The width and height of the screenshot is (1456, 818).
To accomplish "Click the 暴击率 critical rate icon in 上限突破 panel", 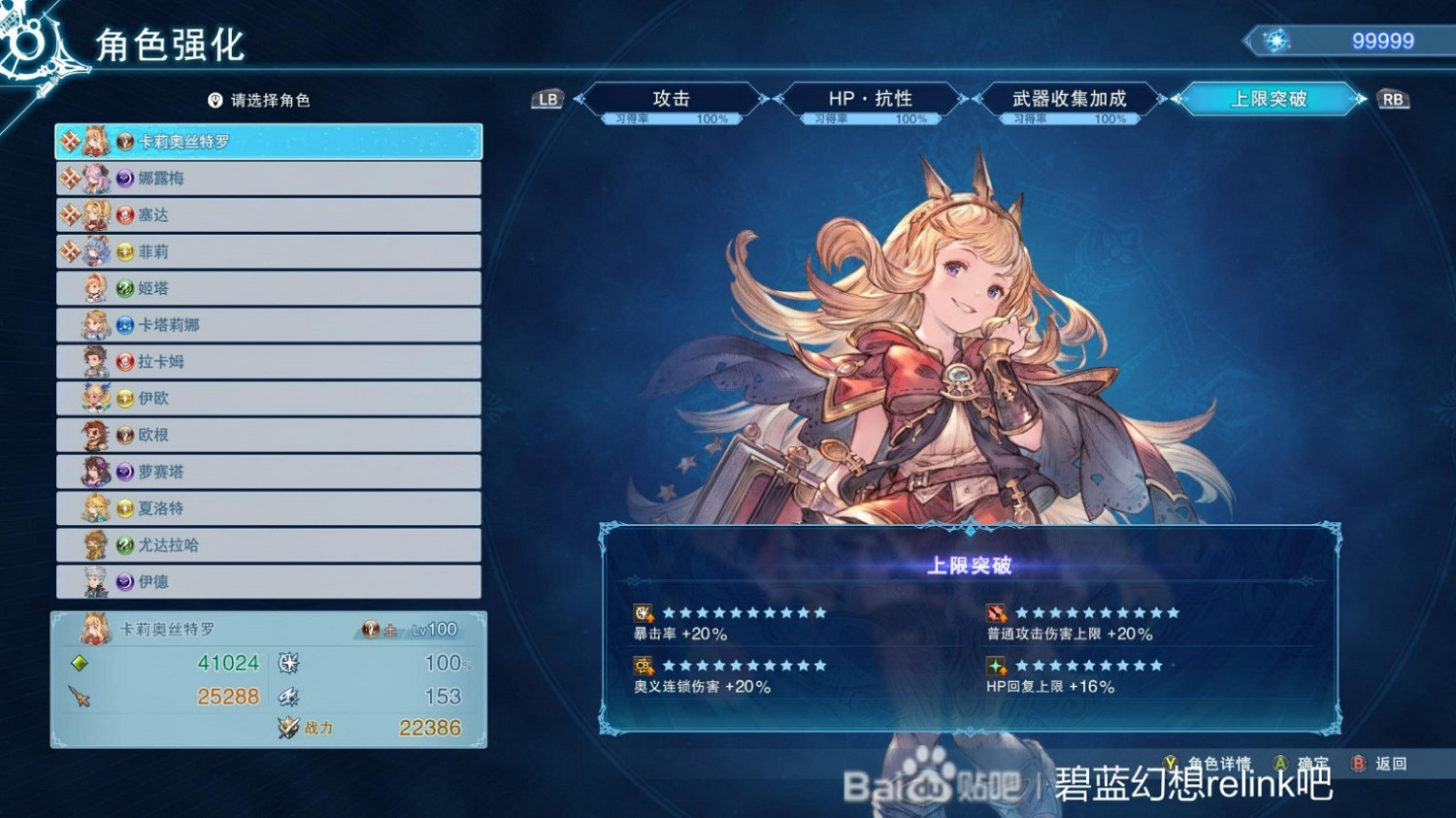I will [x=643, y=615].
